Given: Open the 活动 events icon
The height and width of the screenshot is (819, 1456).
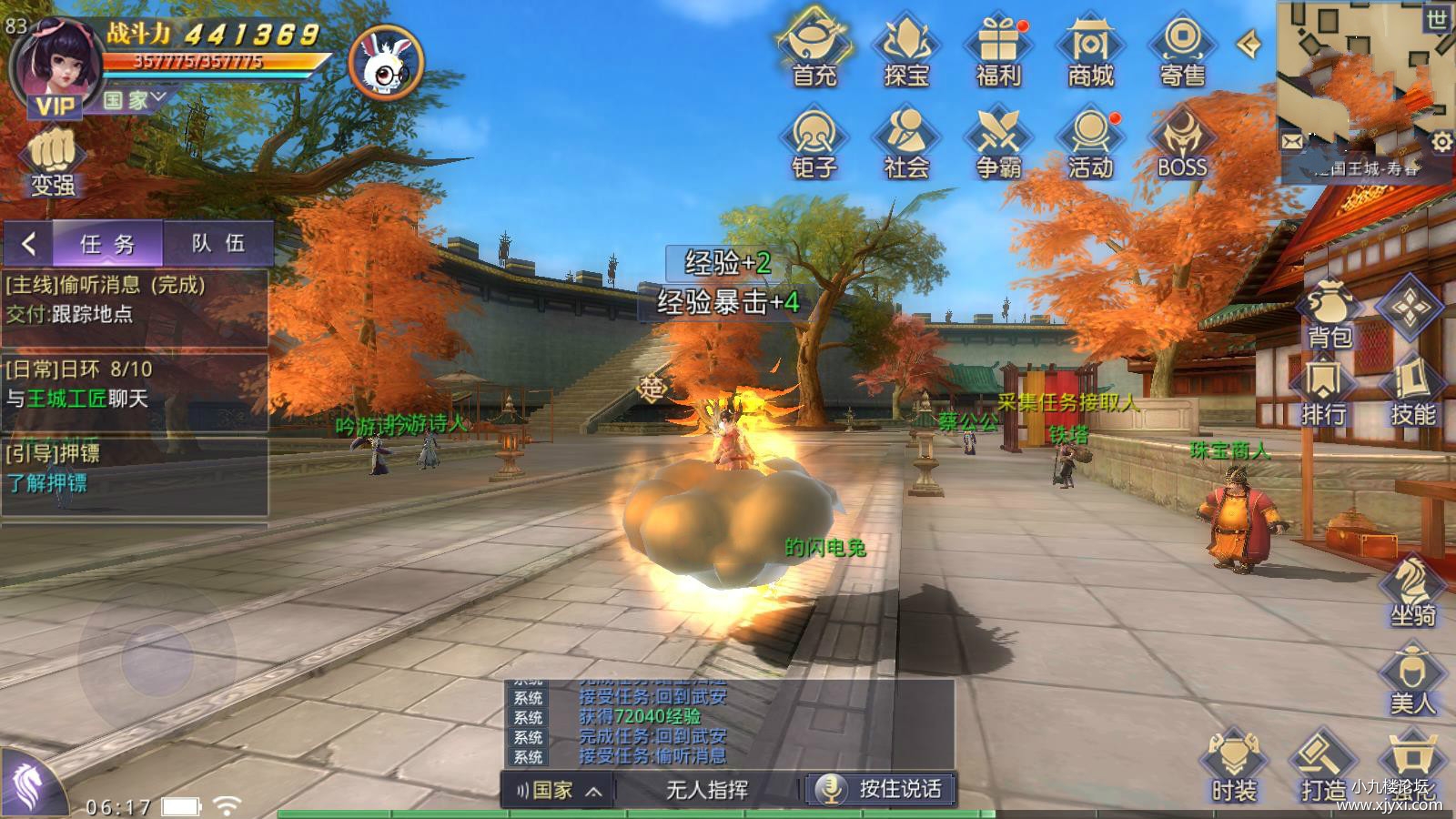Looking at the screenshot, I should [1090, 142].
